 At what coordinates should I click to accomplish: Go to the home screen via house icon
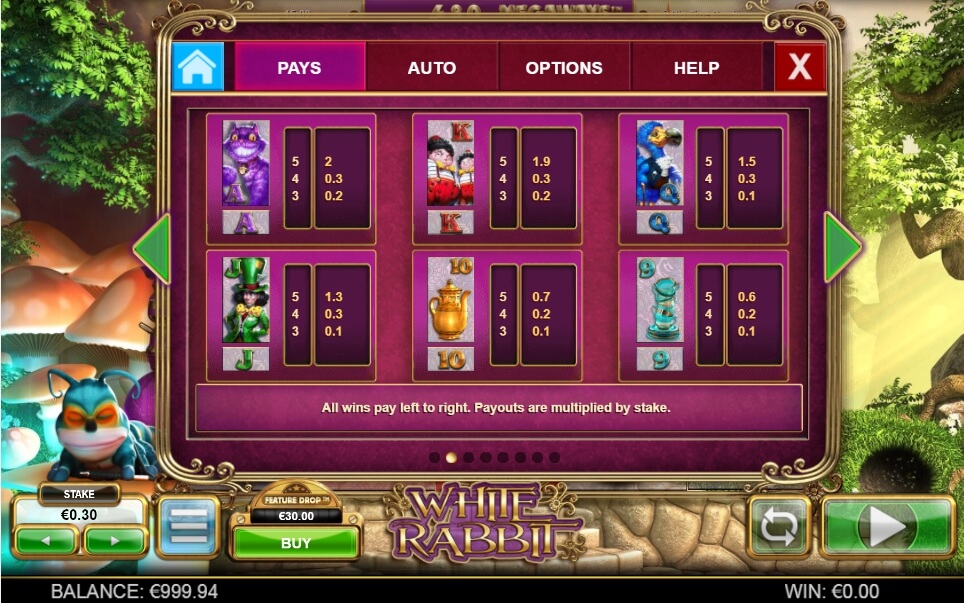pos(198,67)
